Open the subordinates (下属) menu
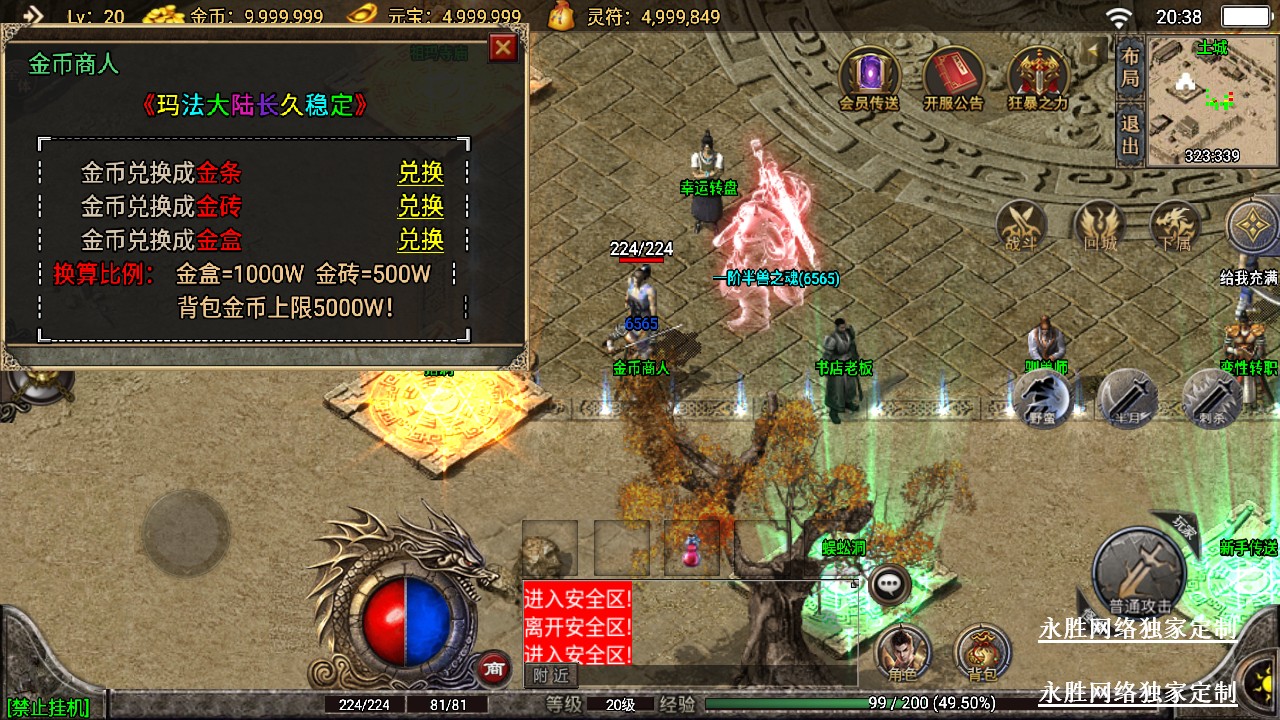The width and height of the screenshot is (1280, 720). point(1175,226)
